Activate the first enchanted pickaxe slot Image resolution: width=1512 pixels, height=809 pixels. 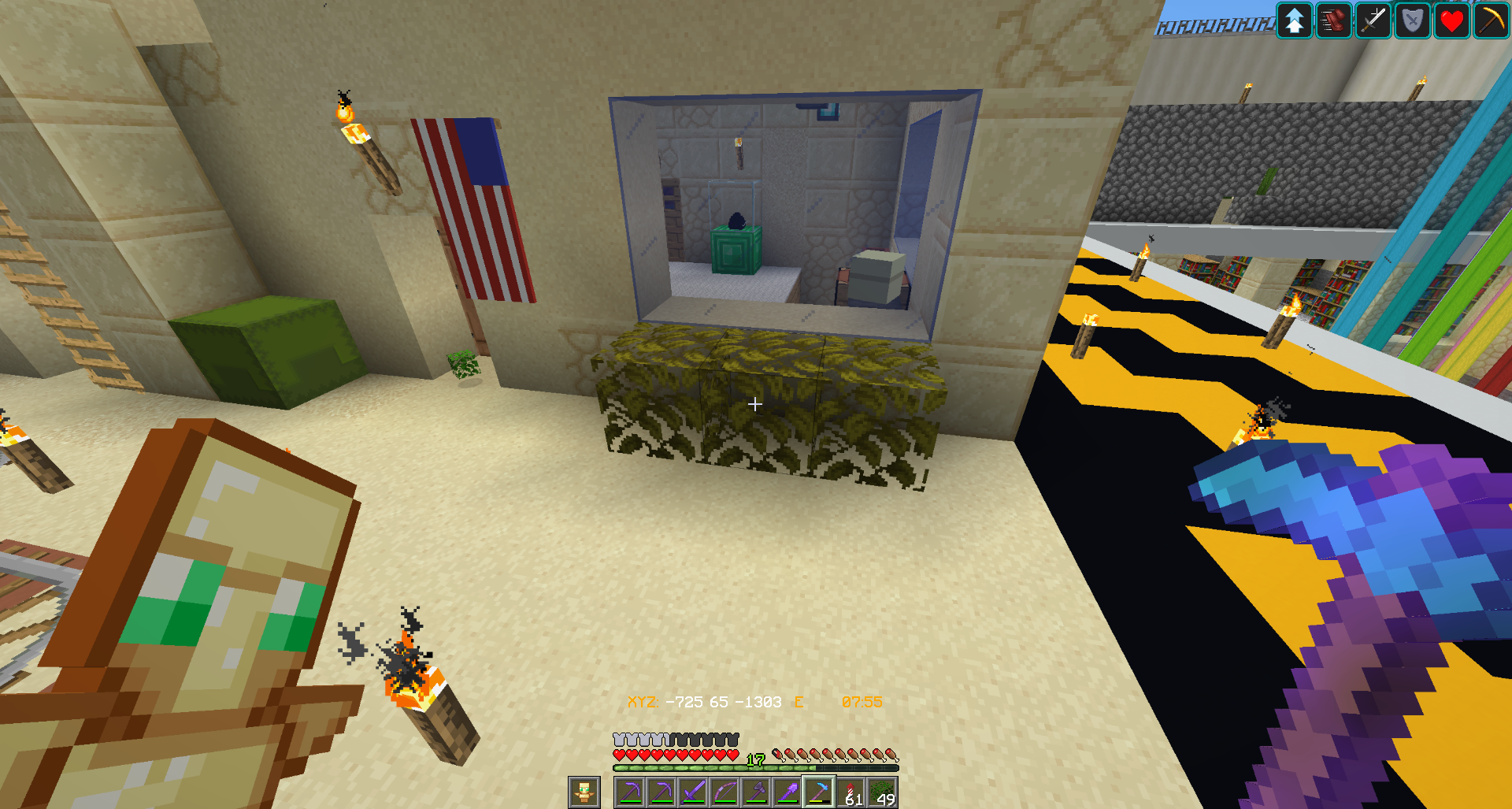(632, 792)
